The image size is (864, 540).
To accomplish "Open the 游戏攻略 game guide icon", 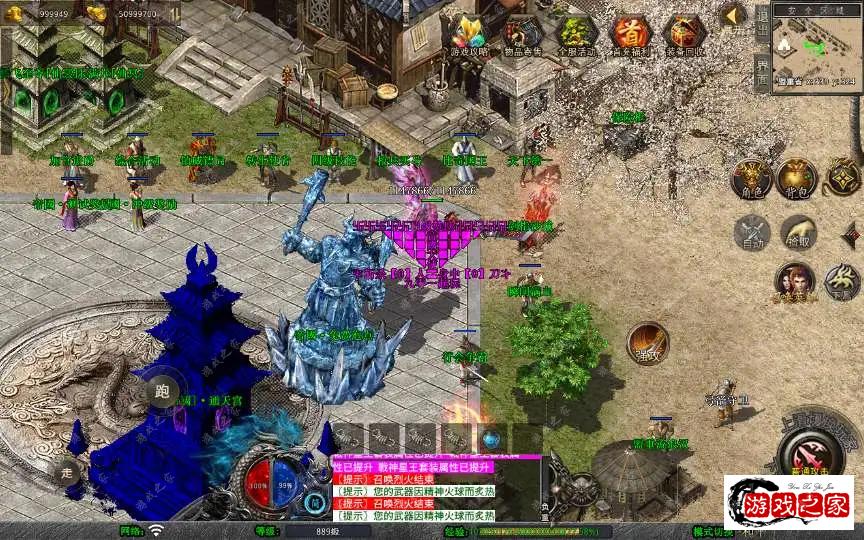I will coord(469,35).
